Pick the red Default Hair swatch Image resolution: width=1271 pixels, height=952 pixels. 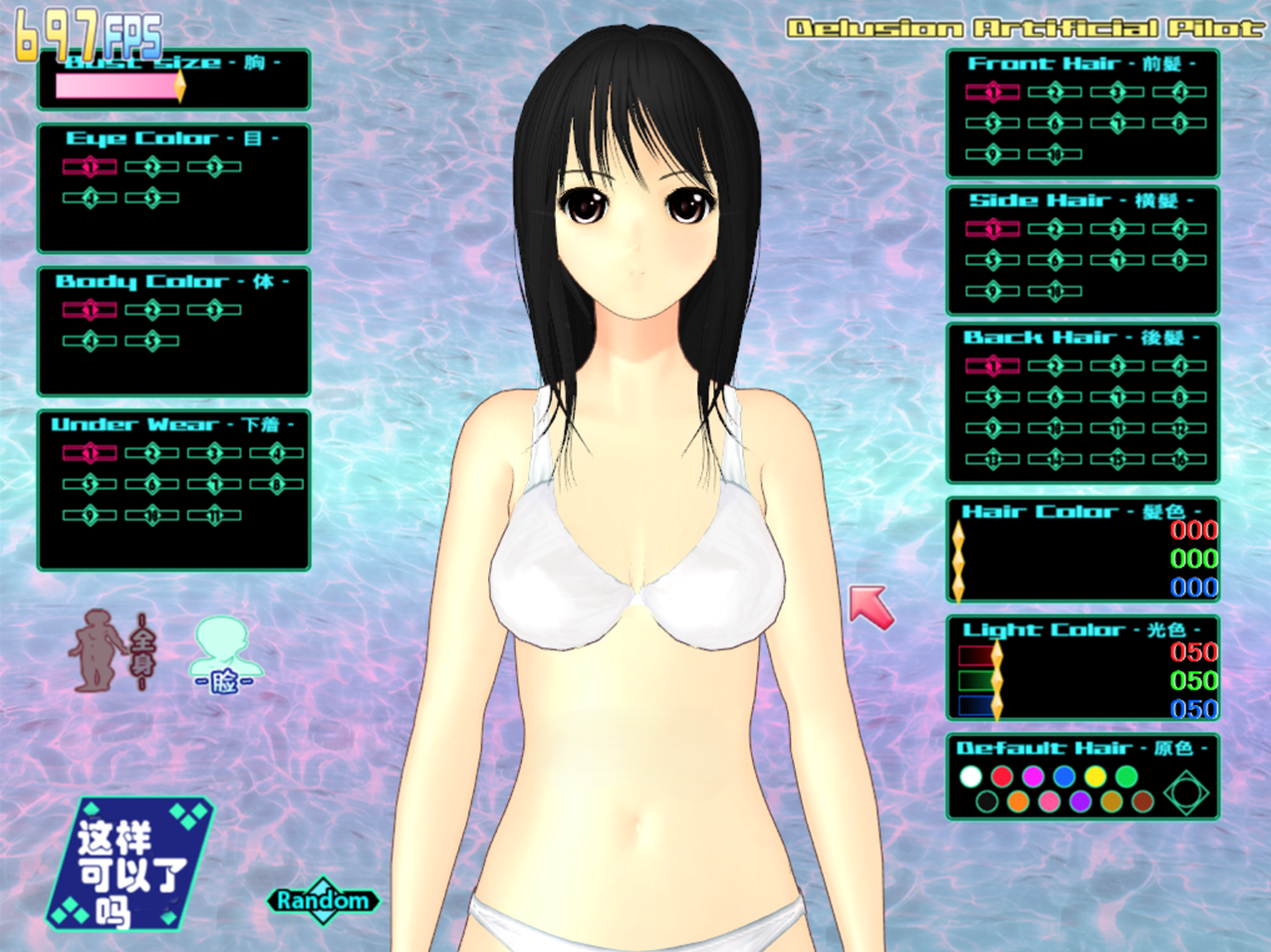coord(1002,776)
